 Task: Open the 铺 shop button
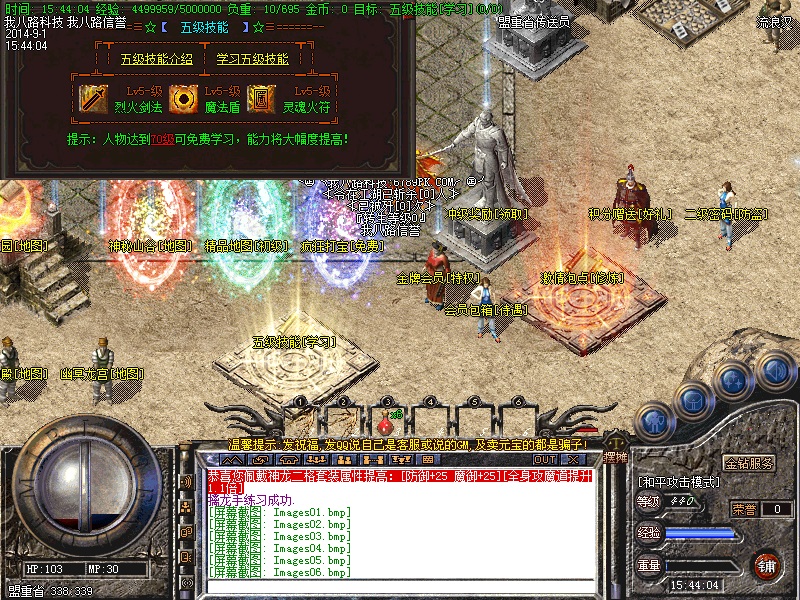[x=766, y=565]
